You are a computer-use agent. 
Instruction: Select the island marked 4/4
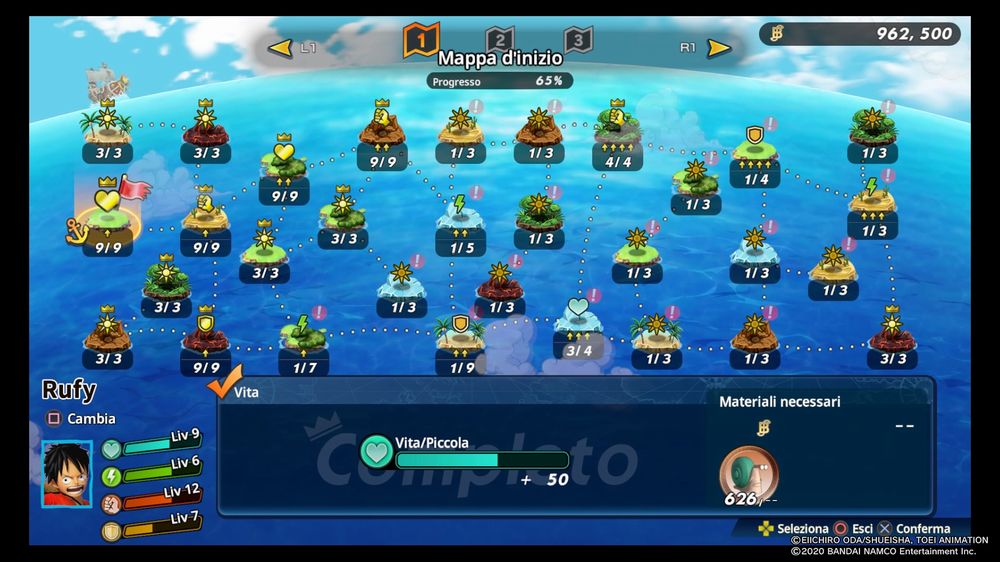(618, 127)
